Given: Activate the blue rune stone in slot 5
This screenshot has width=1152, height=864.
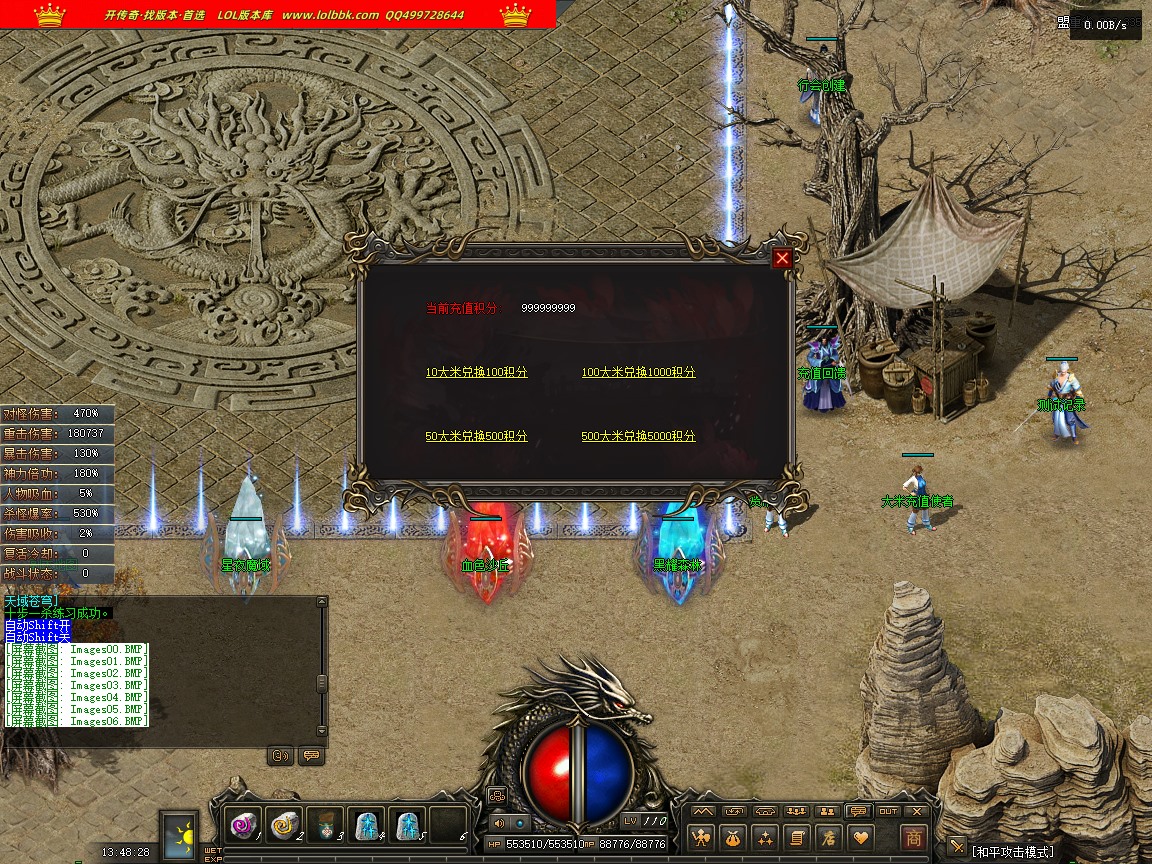Looking at the screenshot, I should 408,825.
